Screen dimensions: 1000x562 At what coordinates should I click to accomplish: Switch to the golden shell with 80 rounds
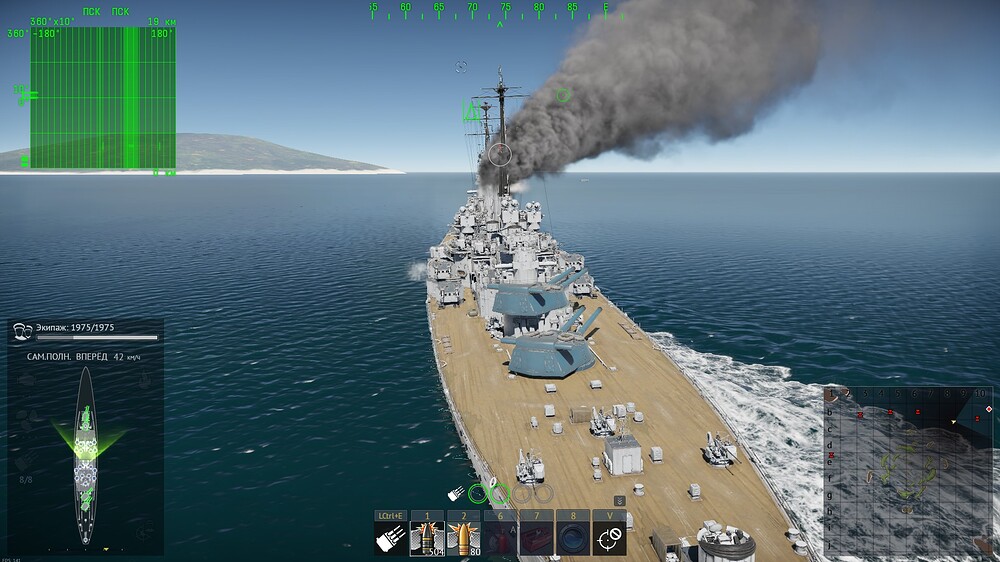tap(463, 538)
